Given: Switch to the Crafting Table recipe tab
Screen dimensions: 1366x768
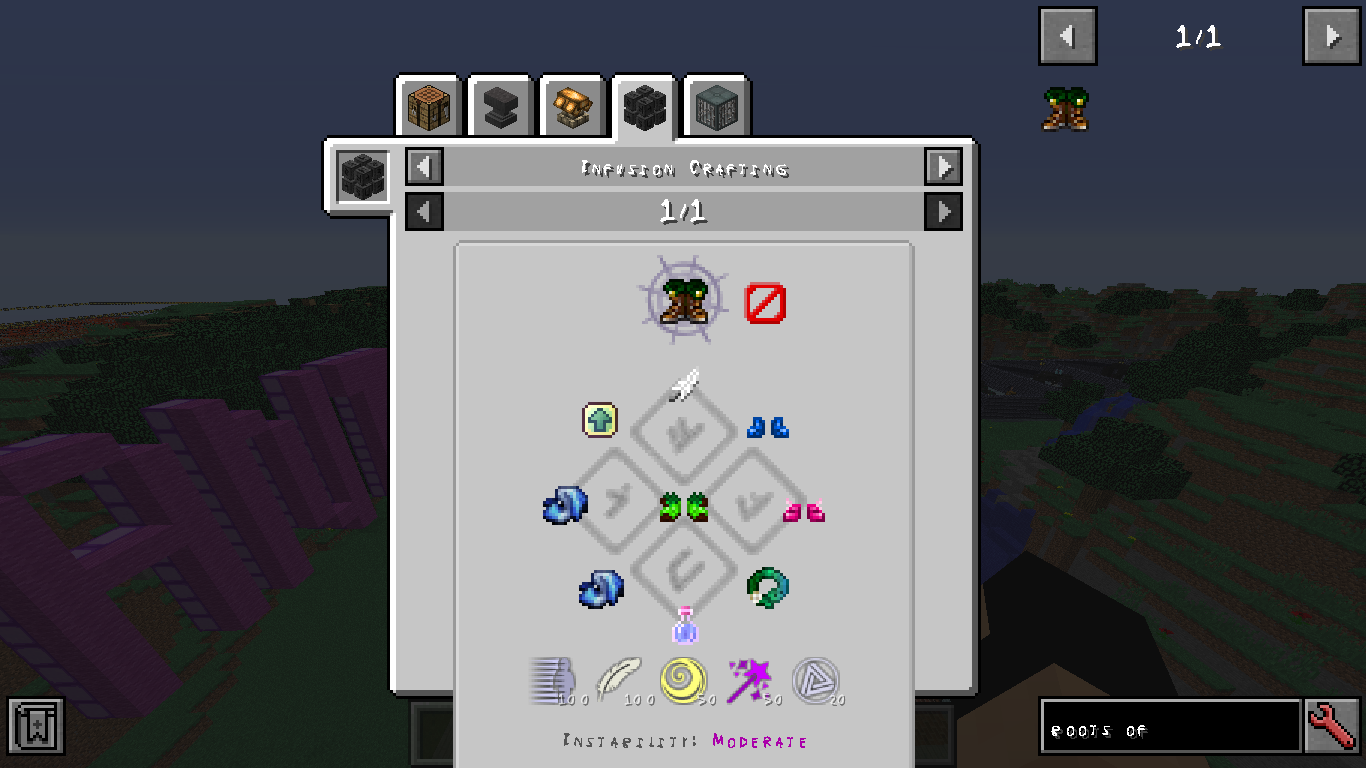Looking at the screenshot, I should pyautogui.click(x=428, y=107).
